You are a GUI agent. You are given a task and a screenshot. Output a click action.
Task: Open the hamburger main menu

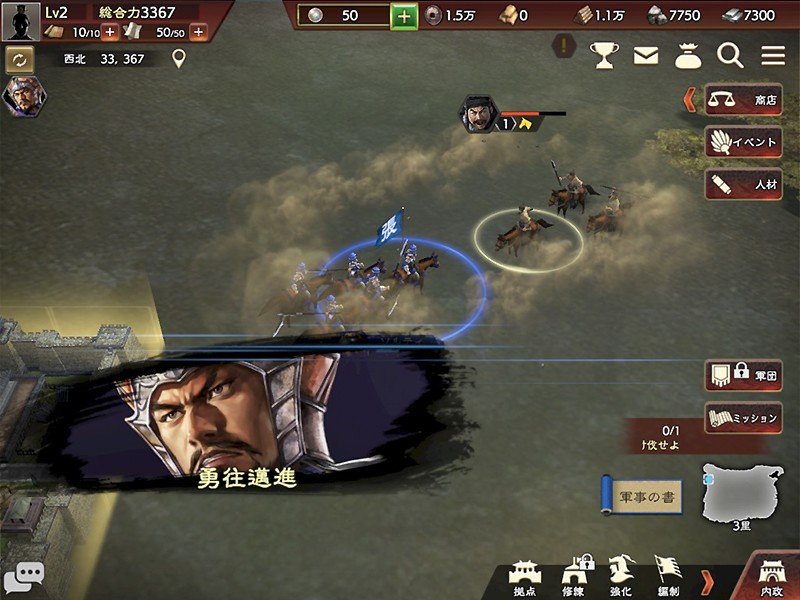click(x=773, y=56)
